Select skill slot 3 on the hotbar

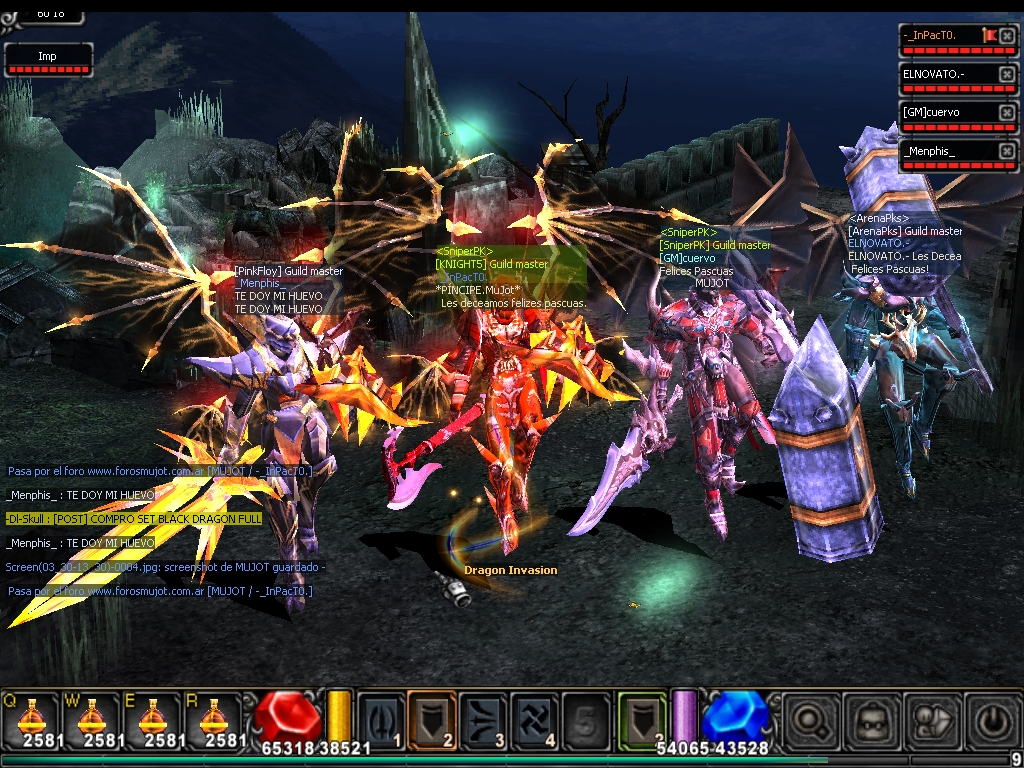(x=483, y=718)
